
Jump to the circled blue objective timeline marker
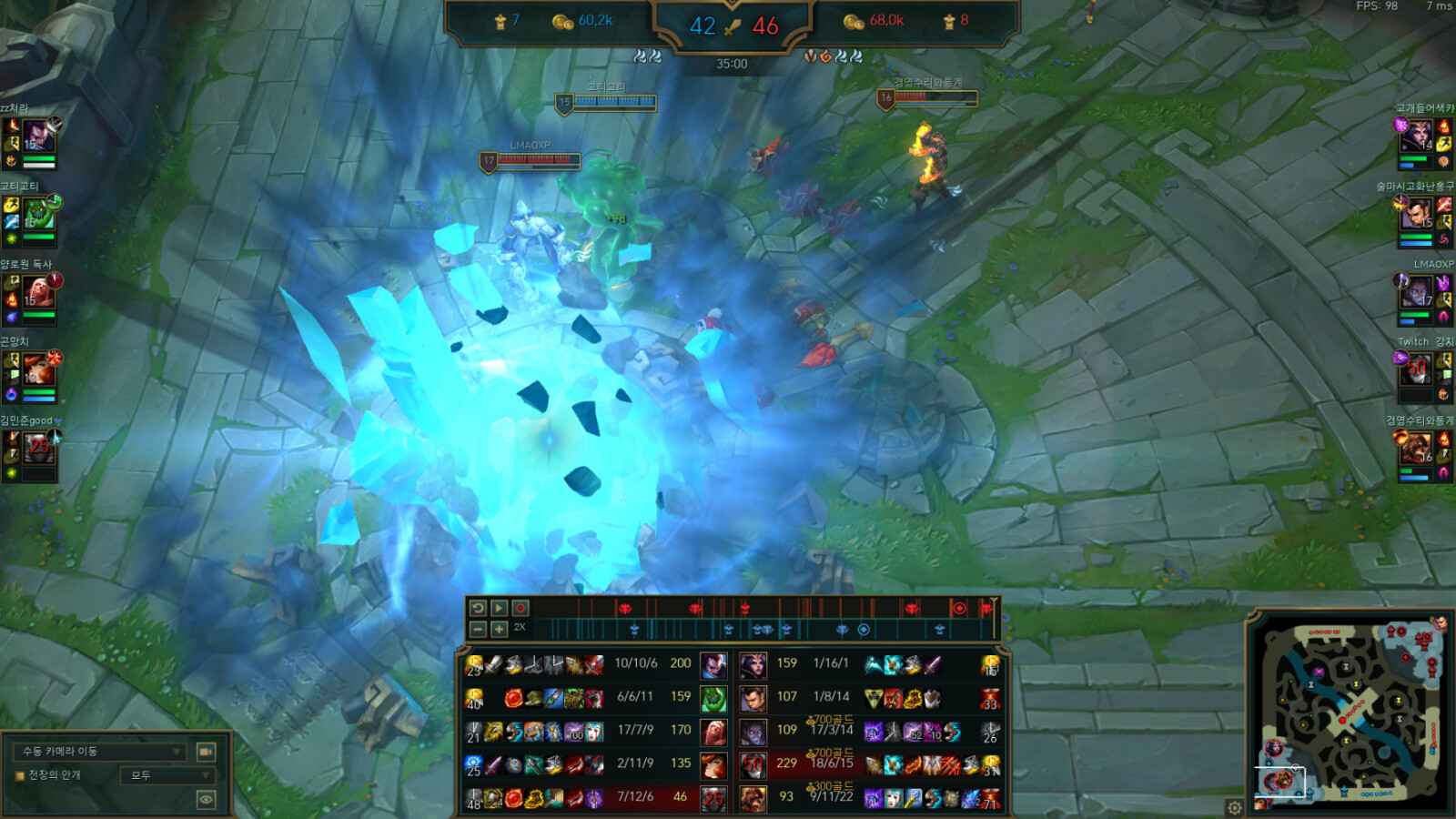pyautogui.click(x=864, y=629)
